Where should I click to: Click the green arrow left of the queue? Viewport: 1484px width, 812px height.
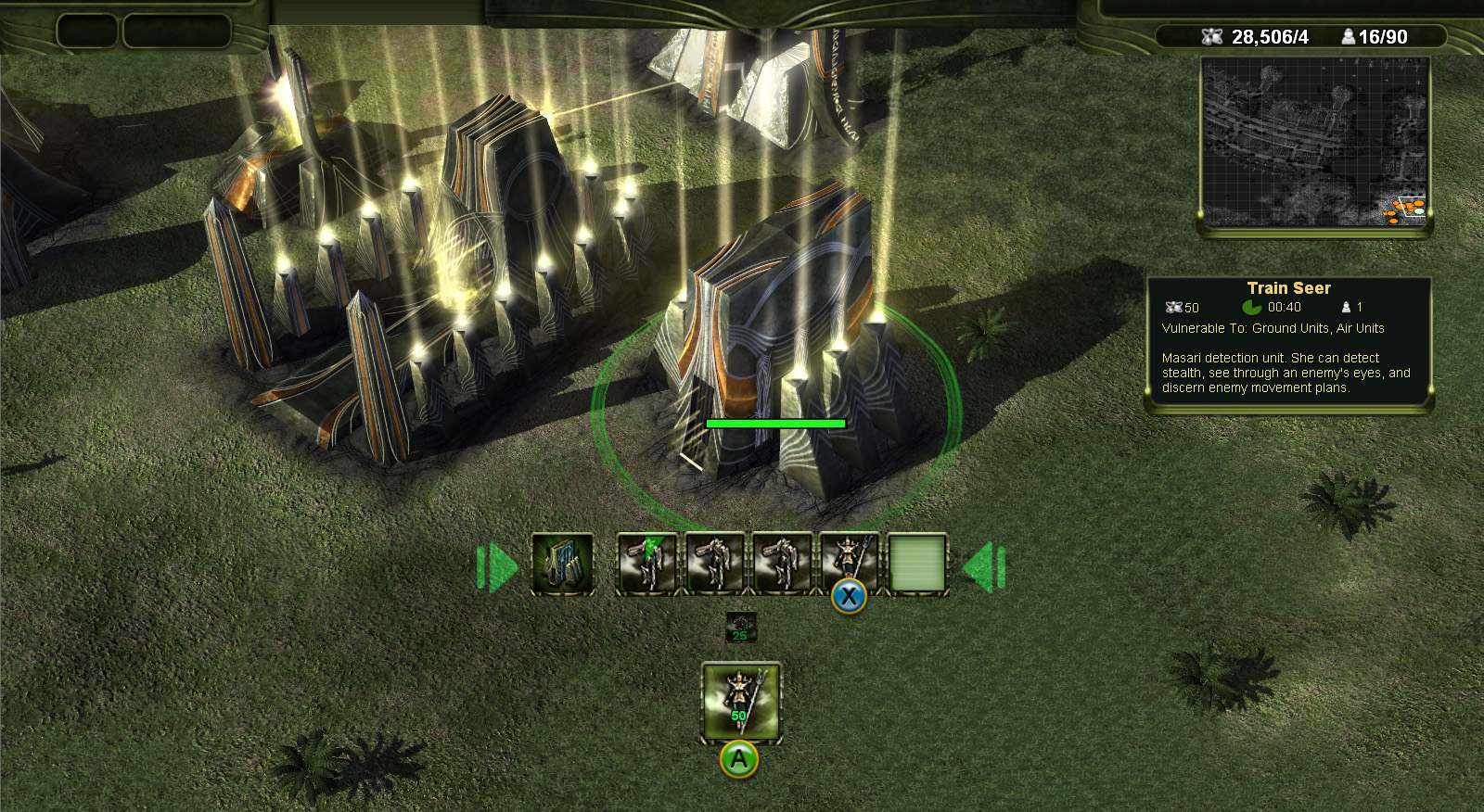(x=497, y=565)
